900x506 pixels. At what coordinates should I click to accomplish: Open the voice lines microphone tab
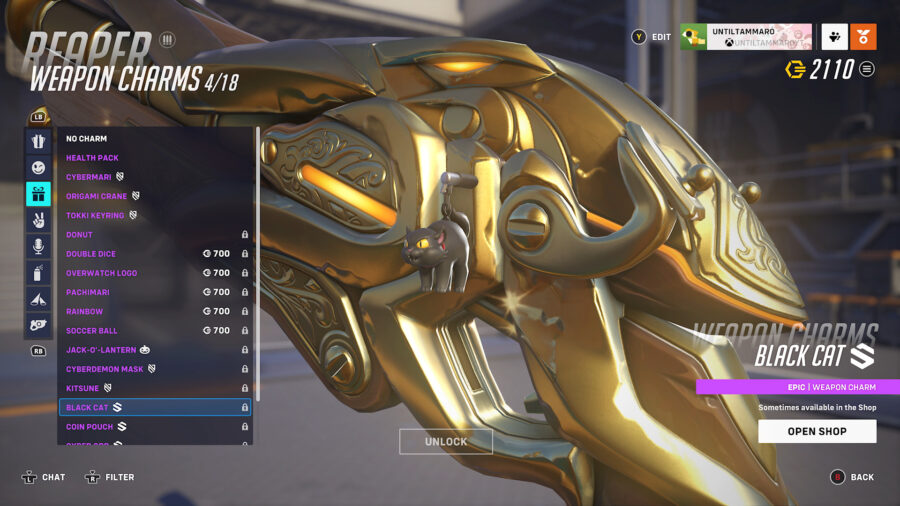pyautogui.click(x=38, y=246)
